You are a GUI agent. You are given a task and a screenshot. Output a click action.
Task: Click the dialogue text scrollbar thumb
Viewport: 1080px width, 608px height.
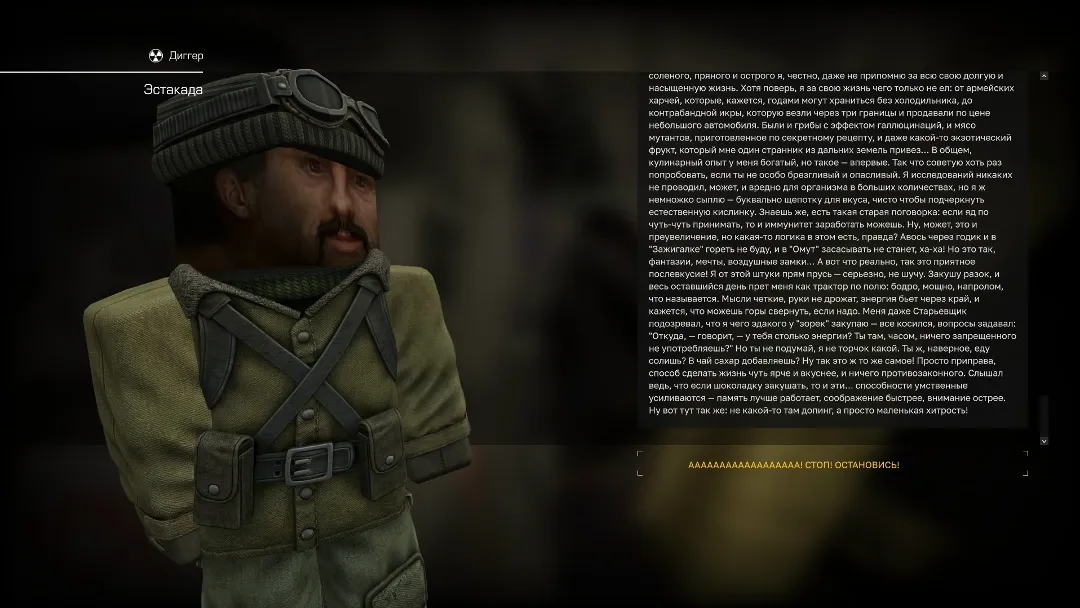point(1044,414)
